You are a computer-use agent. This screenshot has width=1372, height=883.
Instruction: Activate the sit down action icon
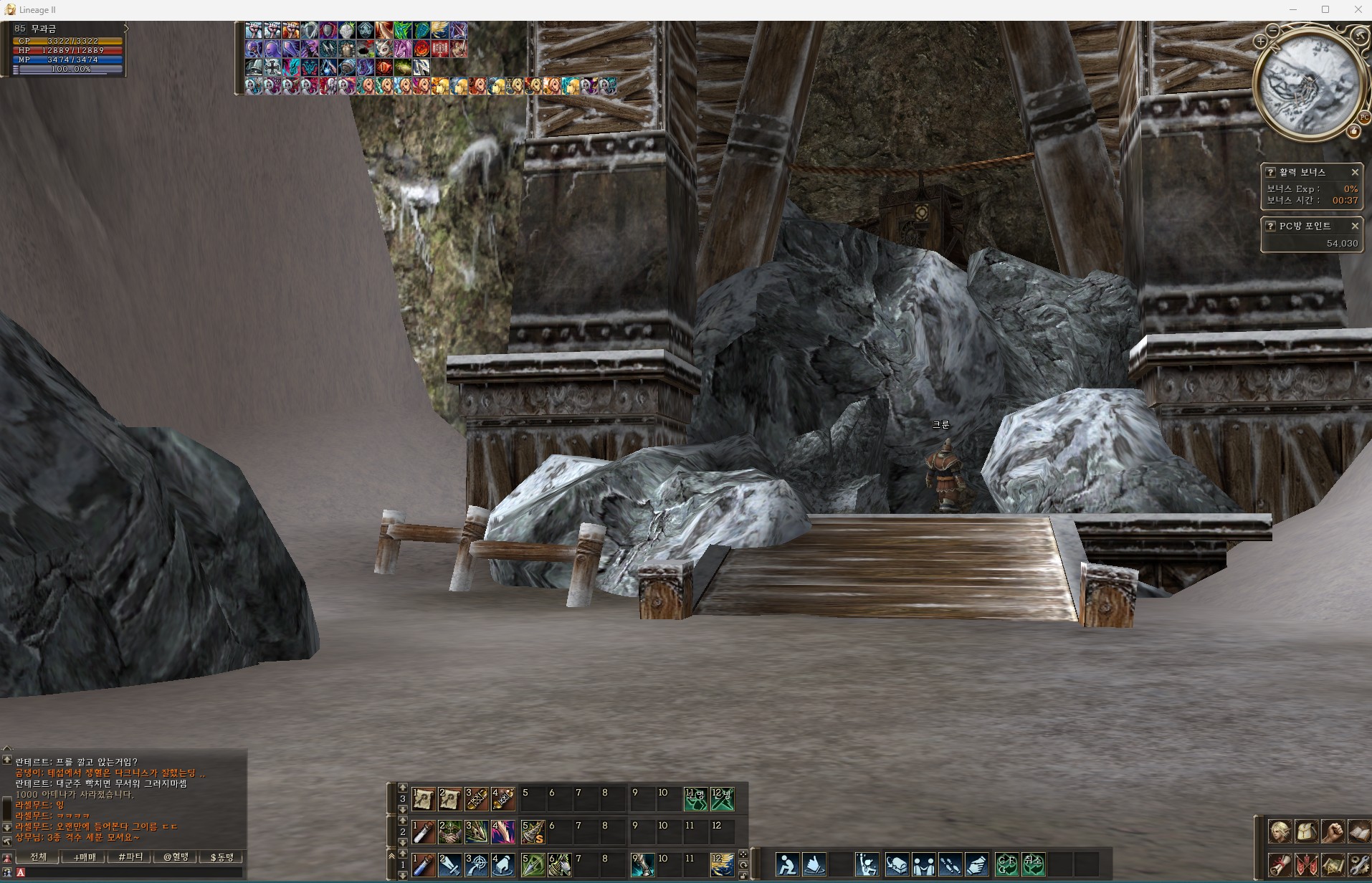787,865
